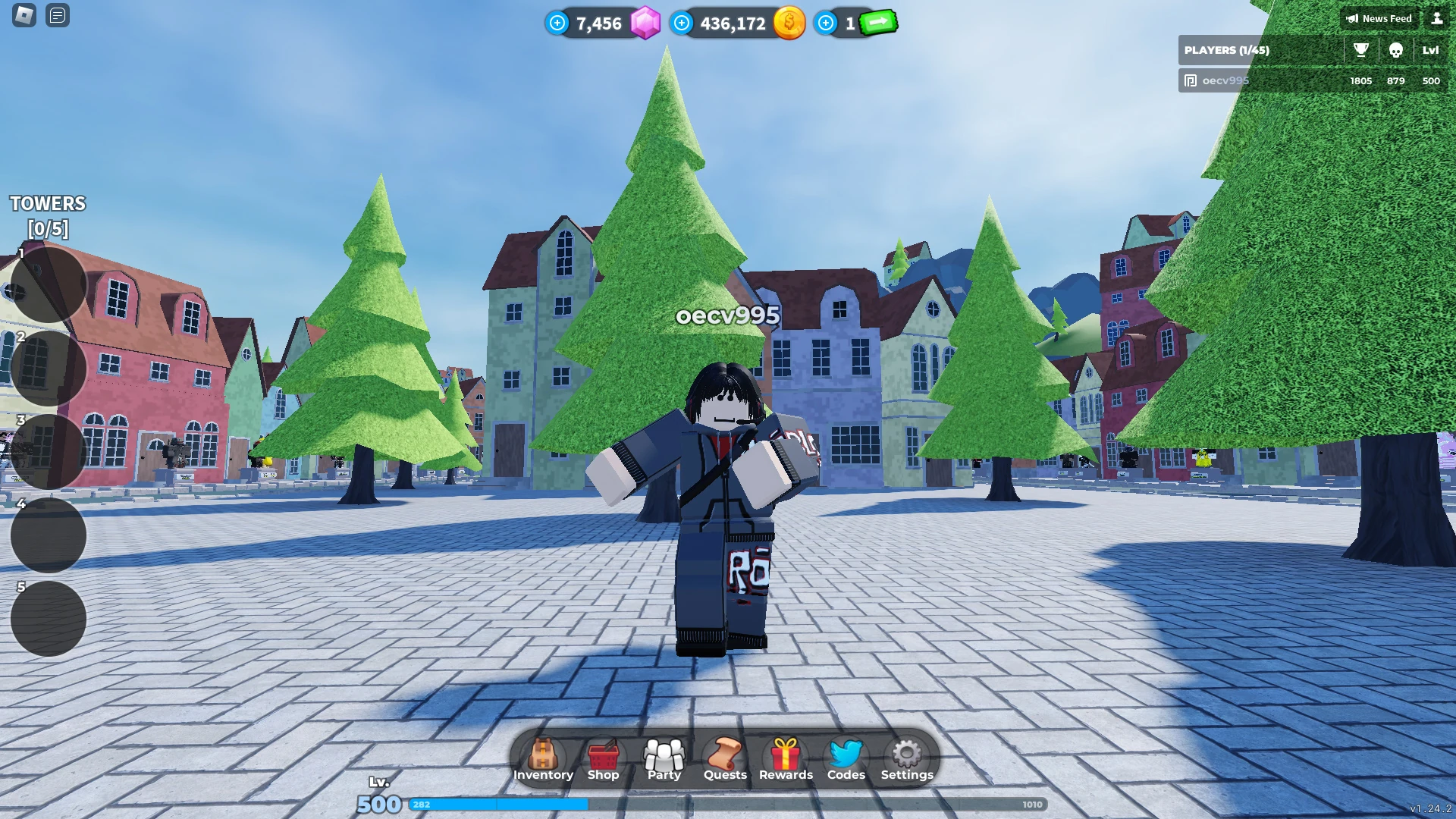Sort players by the skull column
1456x819 pixels.
(x=1397, y=50)
